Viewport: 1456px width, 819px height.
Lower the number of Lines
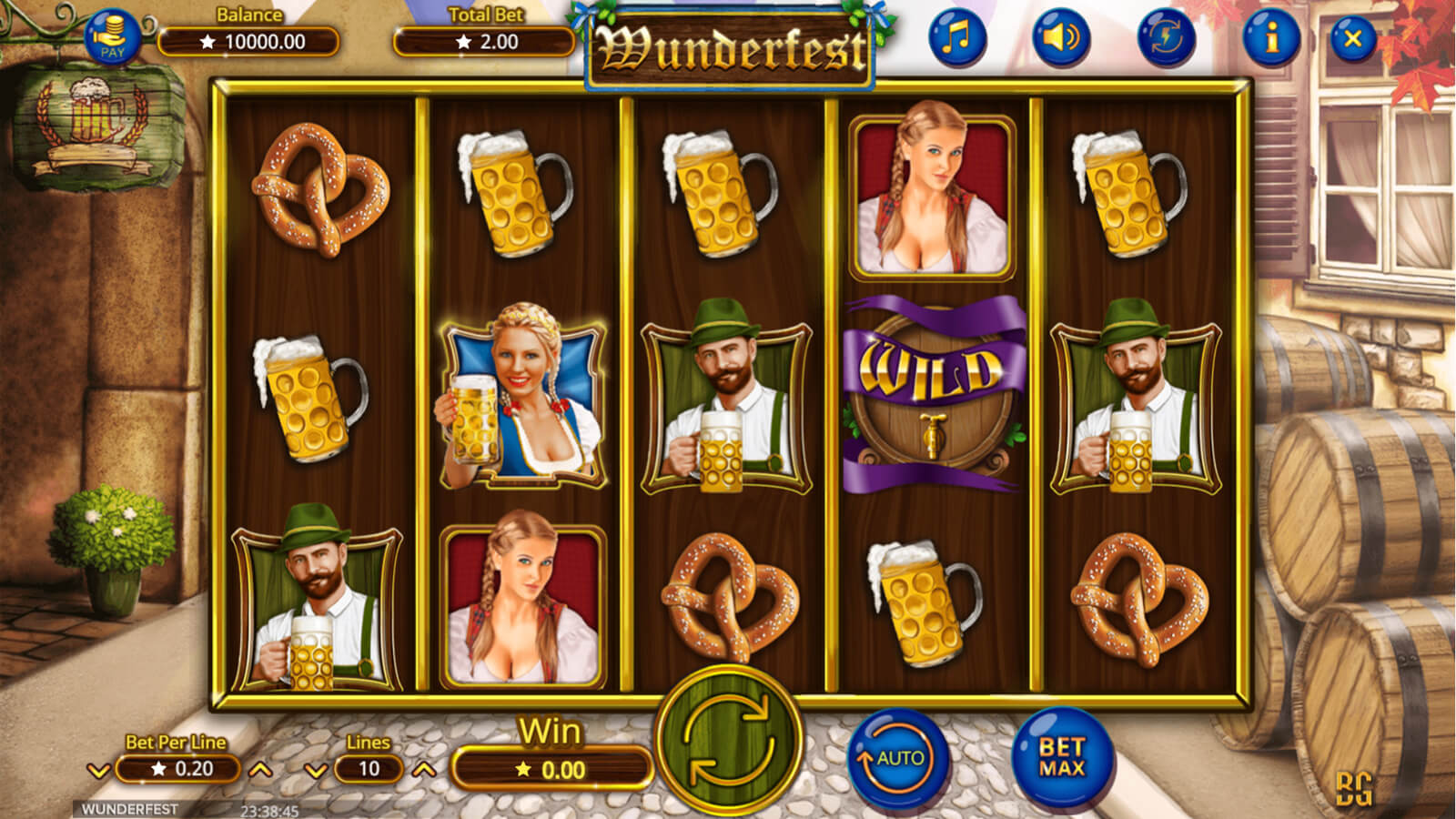pos(316,771)
